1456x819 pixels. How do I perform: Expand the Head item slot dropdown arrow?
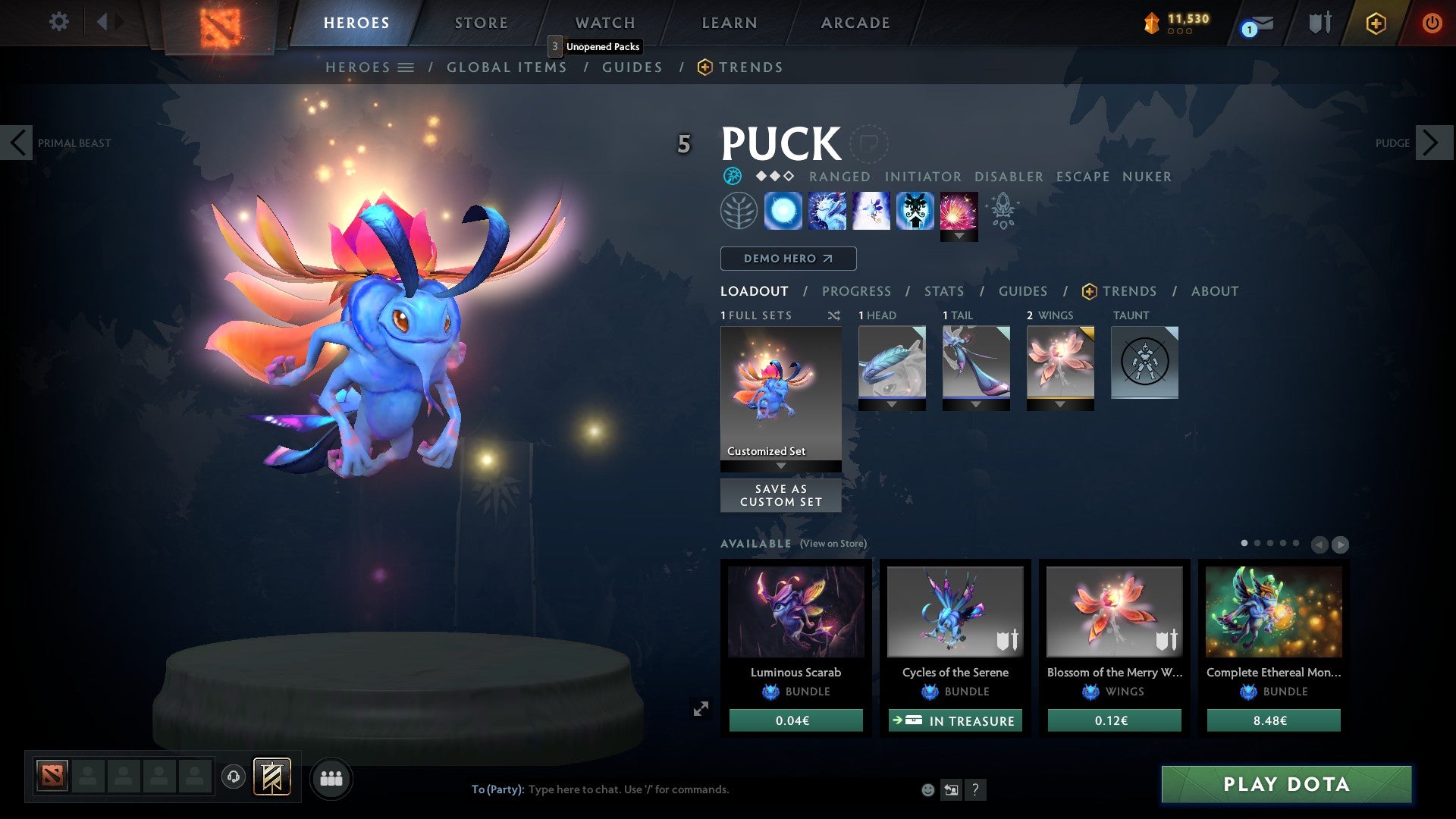coord(892,404)
